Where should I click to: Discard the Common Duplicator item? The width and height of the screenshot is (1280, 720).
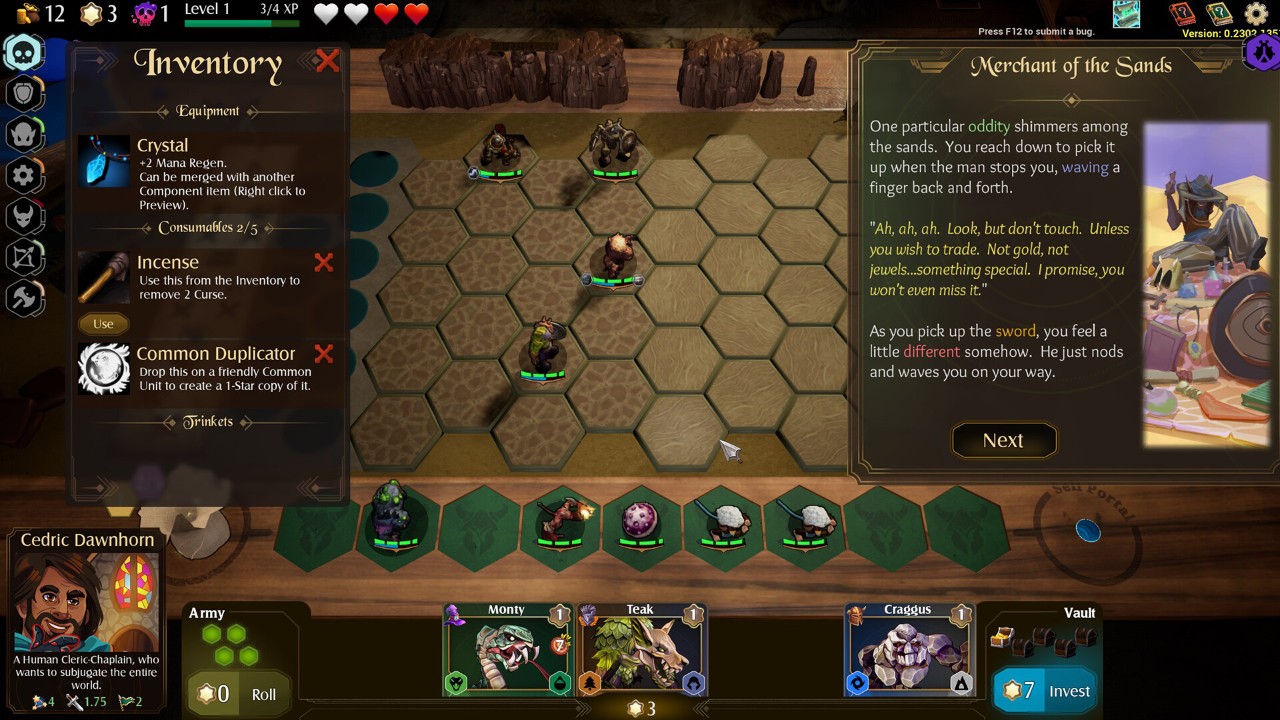pos(324,354)
